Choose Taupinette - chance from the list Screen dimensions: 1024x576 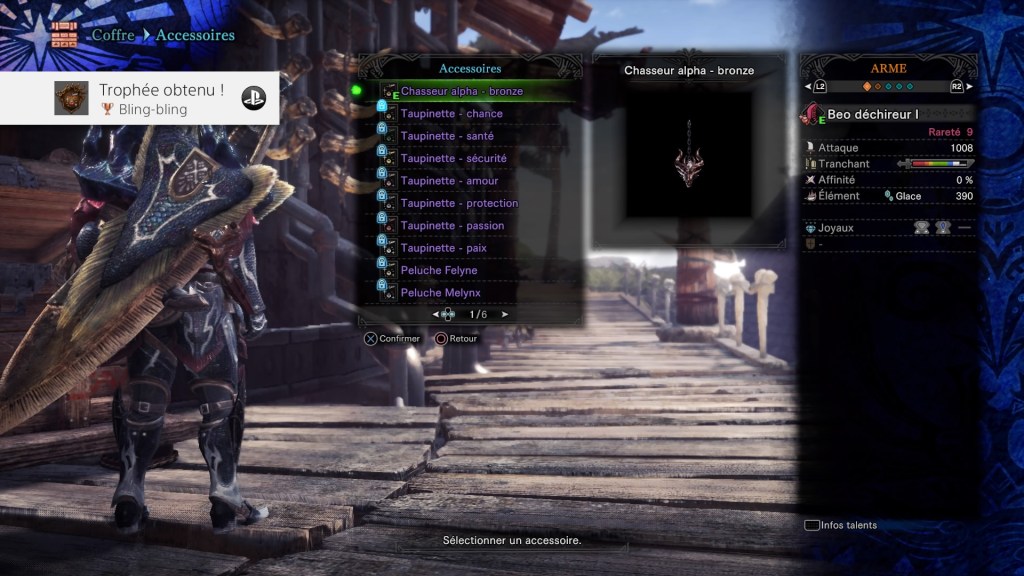click(x=451, y=114)
